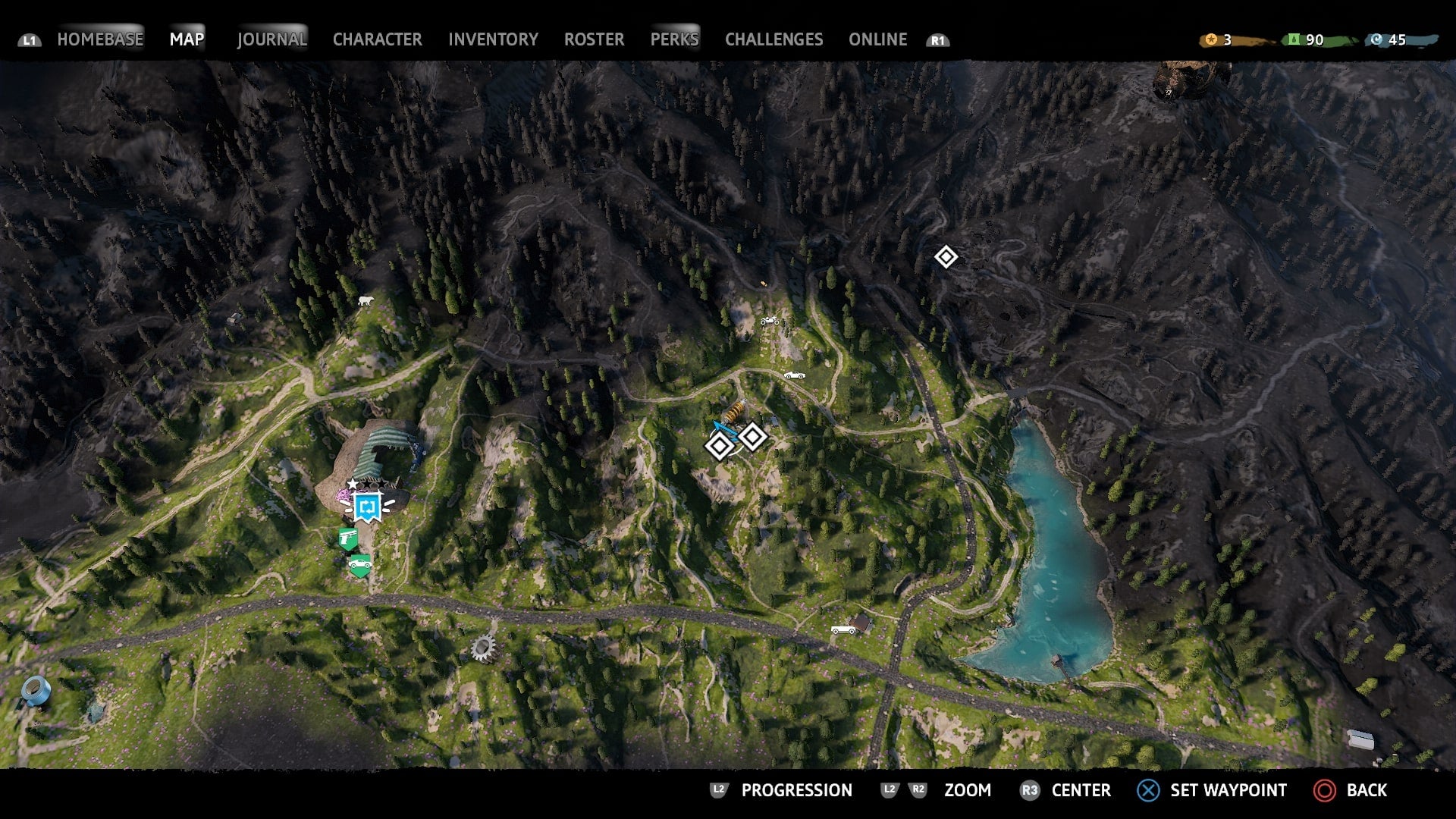The width and height of the screenshot is (1456, 819).
Task: Switch to the Homebase tab
Action: (x=100, y=39)
